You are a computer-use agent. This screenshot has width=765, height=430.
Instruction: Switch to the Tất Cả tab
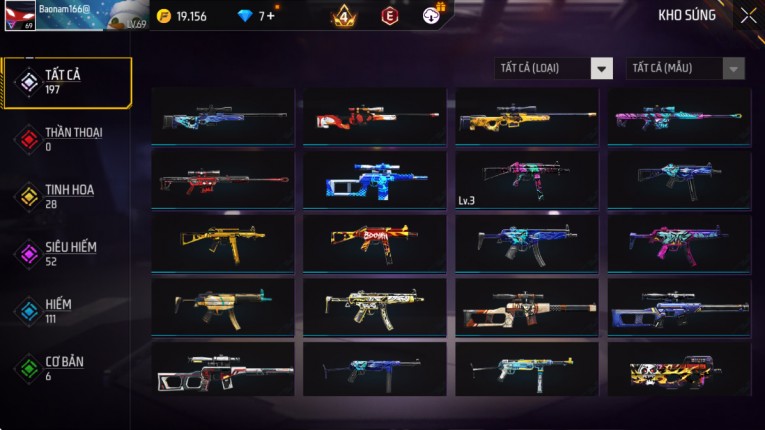[x=67, y=82]
